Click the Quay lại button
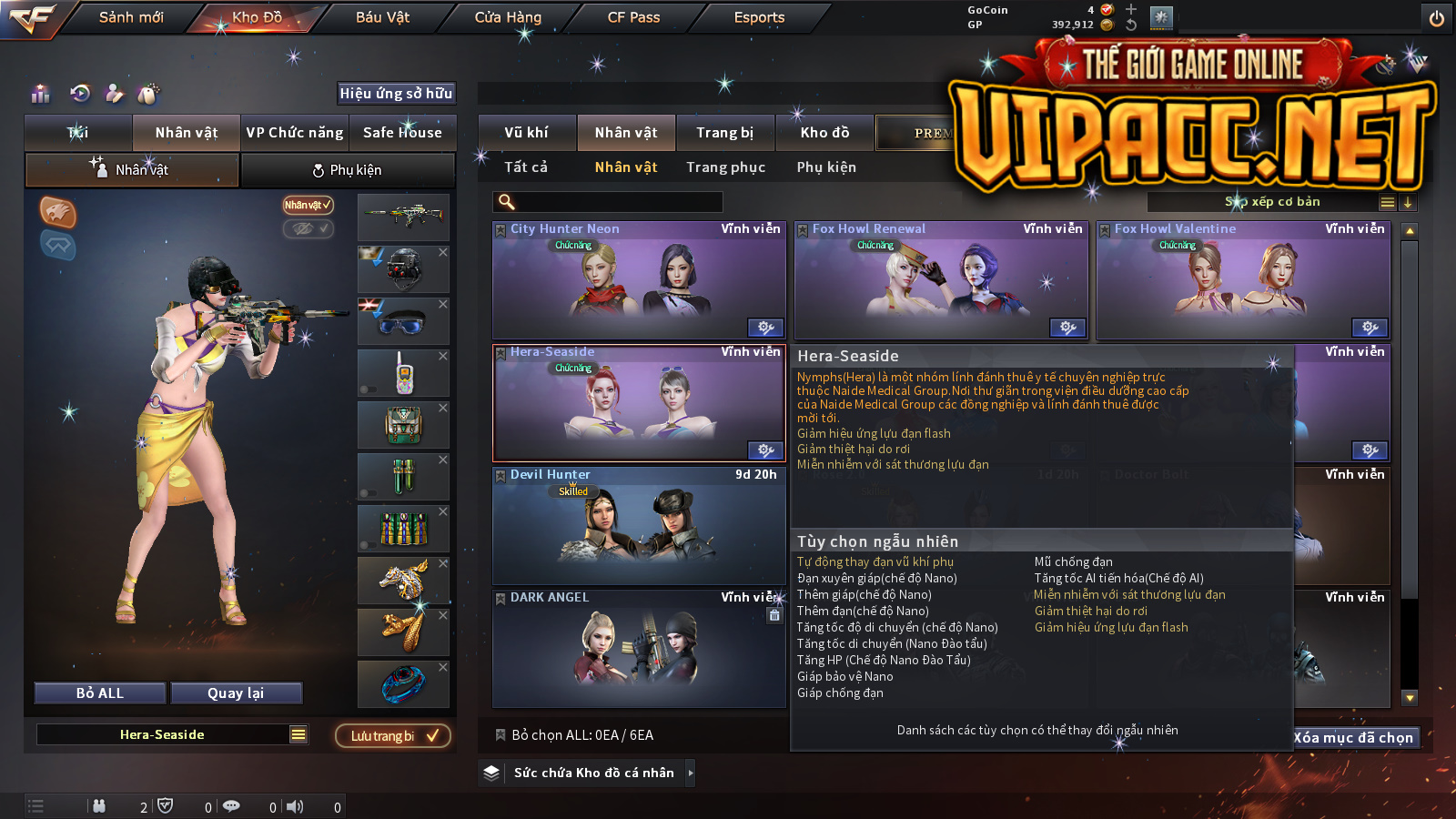 (x=236, y=693)
